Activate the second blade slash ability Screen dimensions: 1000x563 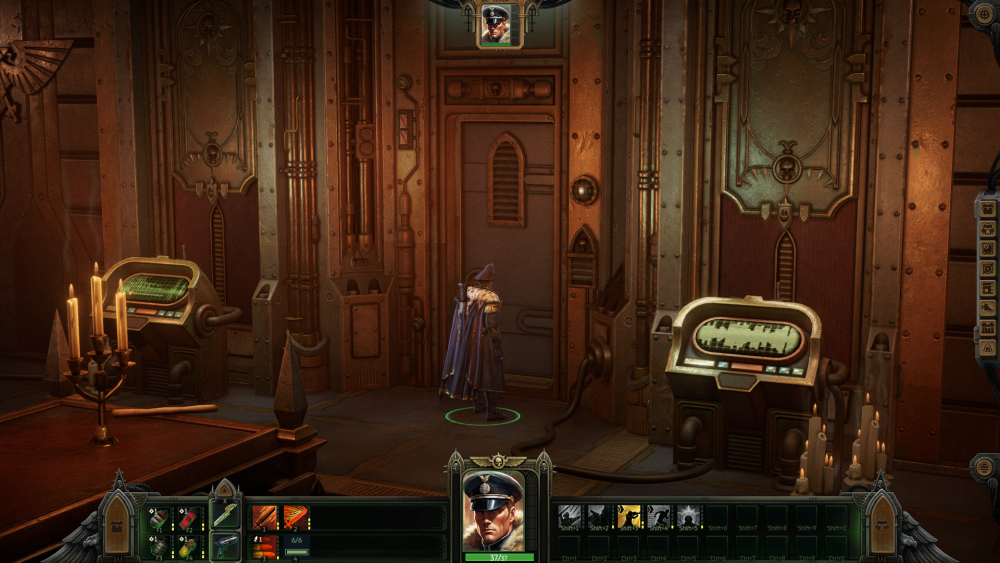pyautogui.click(x=296, y=517)
